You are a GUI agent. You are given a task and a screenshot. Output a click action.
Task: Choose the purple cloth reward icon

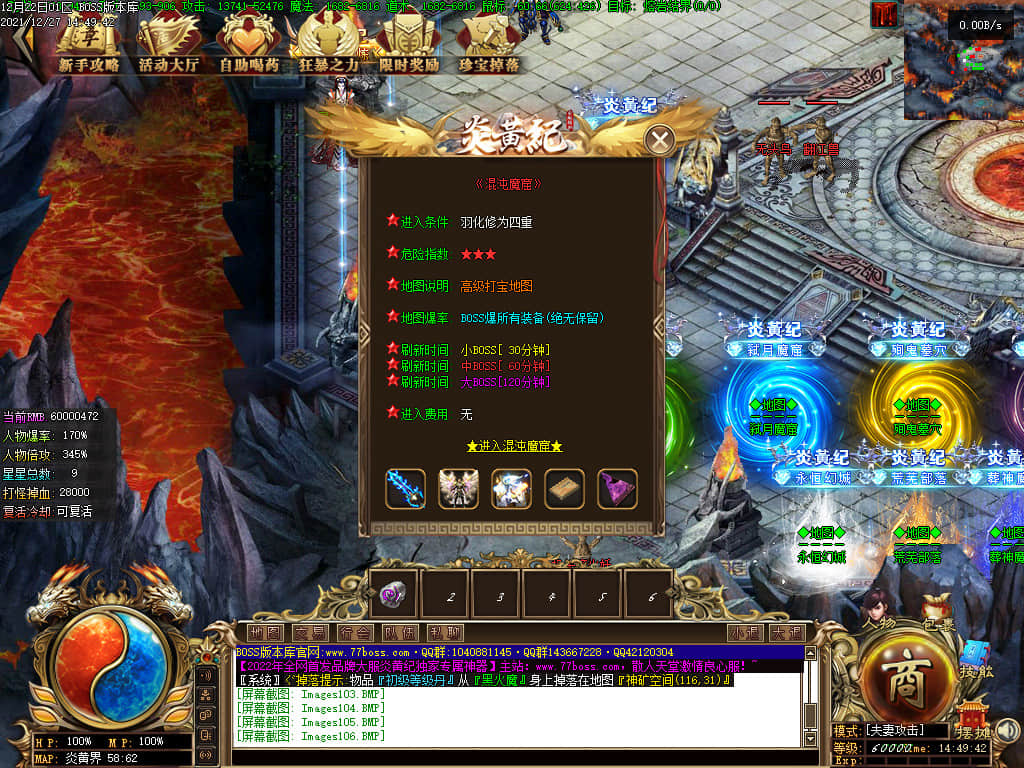617,489
